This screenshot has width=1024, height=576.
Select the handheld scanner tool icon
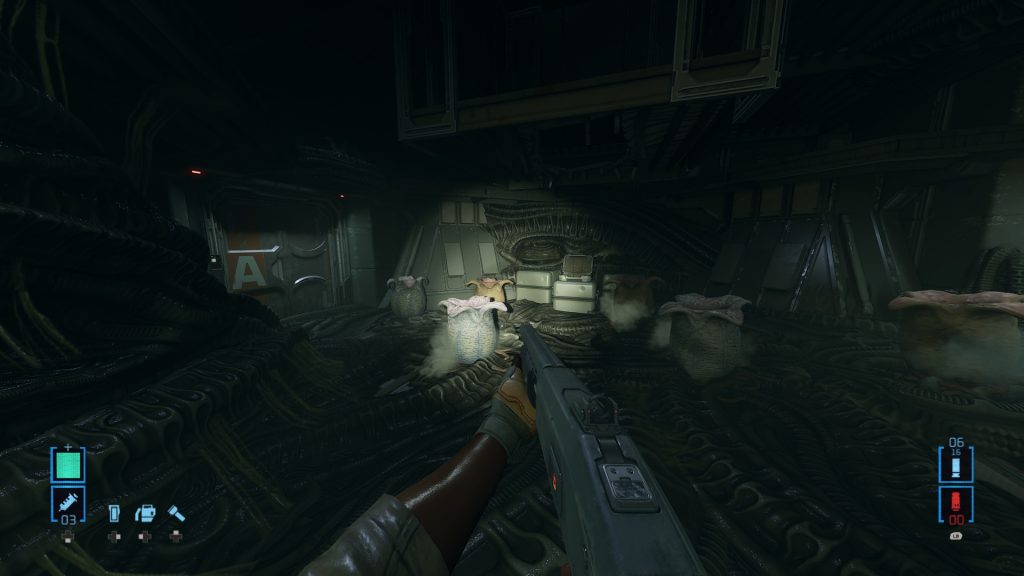pos(145,514)
